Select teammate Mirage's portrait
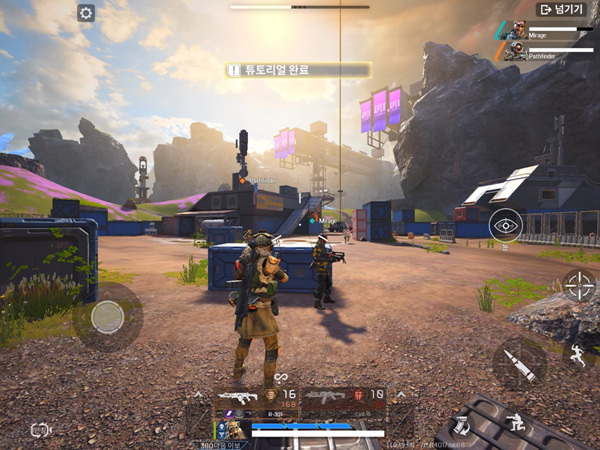This screenshot has height=450, width=600. click(x=518, y=31)
